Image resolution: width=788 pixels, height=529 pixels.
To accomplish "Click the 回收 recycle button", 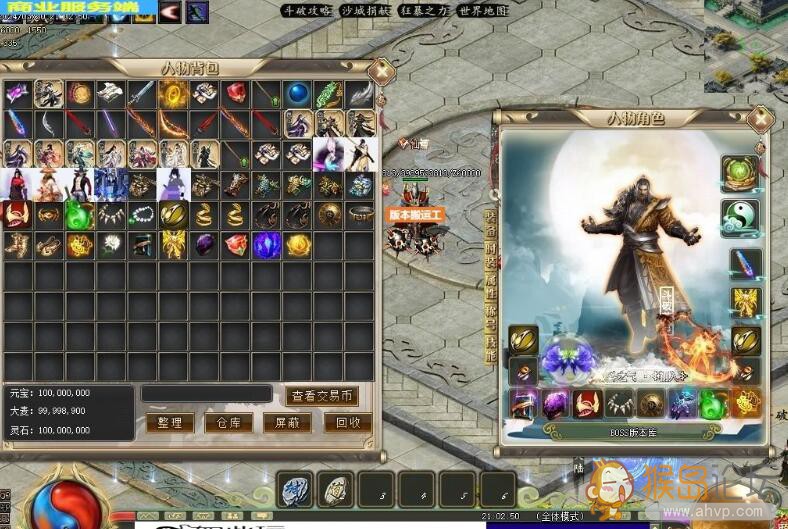I will pyautogui.click(x=348, y=423).
